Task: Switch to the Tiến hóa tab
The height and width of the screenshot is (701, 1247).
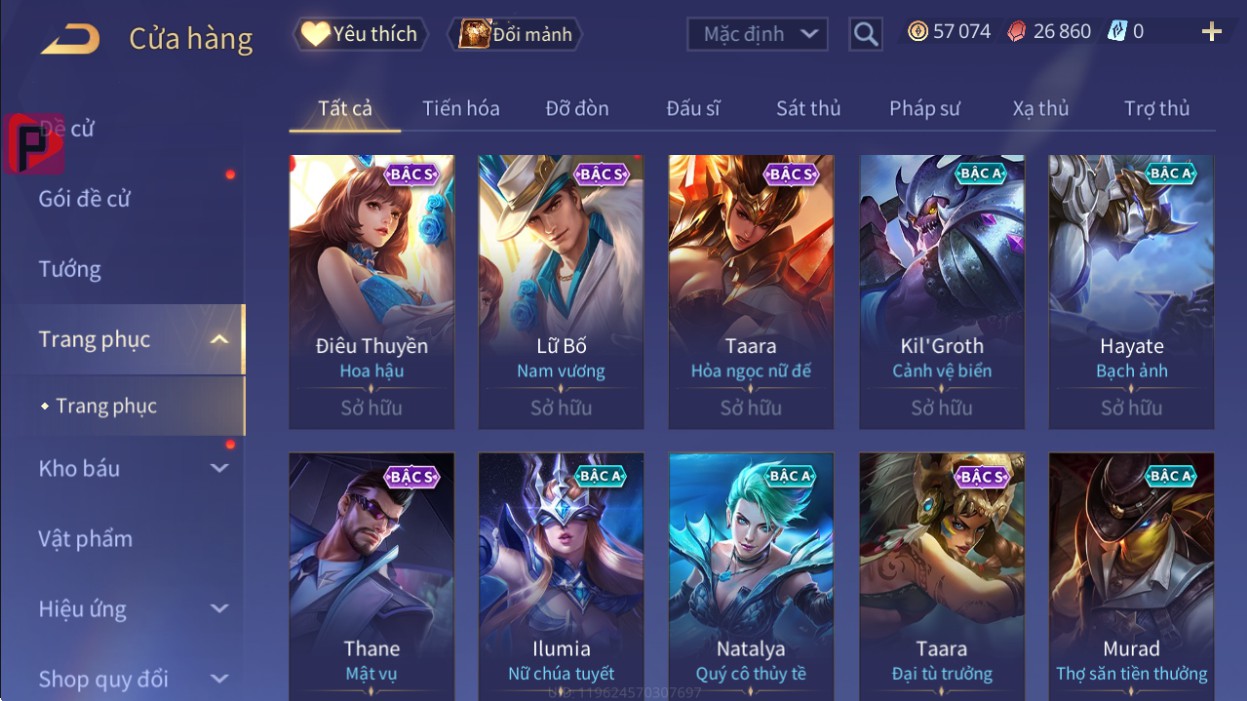Action: click(460, 108)
